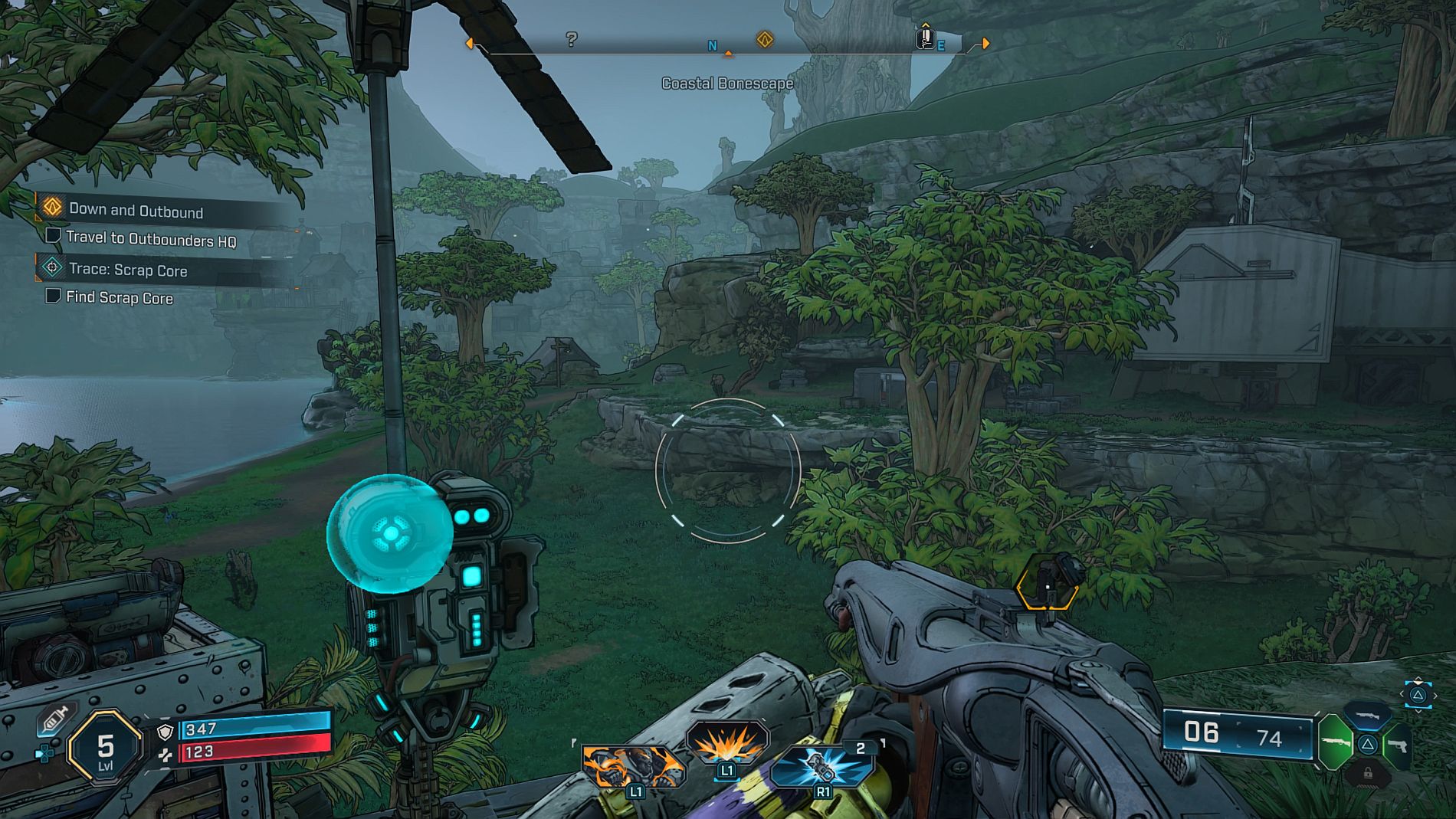This screenshot has width=1456, height=819.
Task: Click the microphone marker near compass East
Action: tap(926, 37)
